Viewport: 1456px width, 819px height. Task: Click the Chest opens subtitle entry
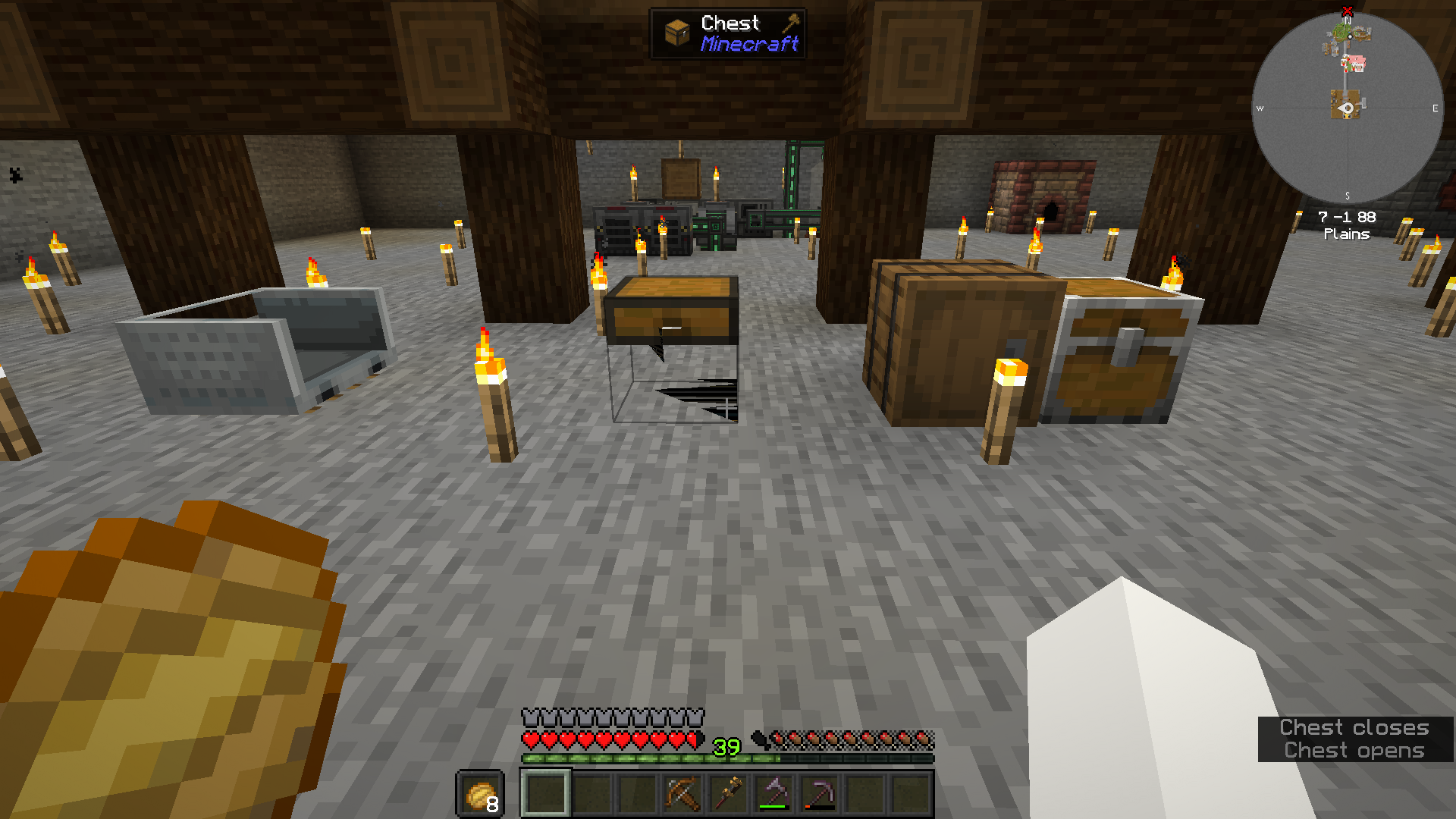(1354, 751)
